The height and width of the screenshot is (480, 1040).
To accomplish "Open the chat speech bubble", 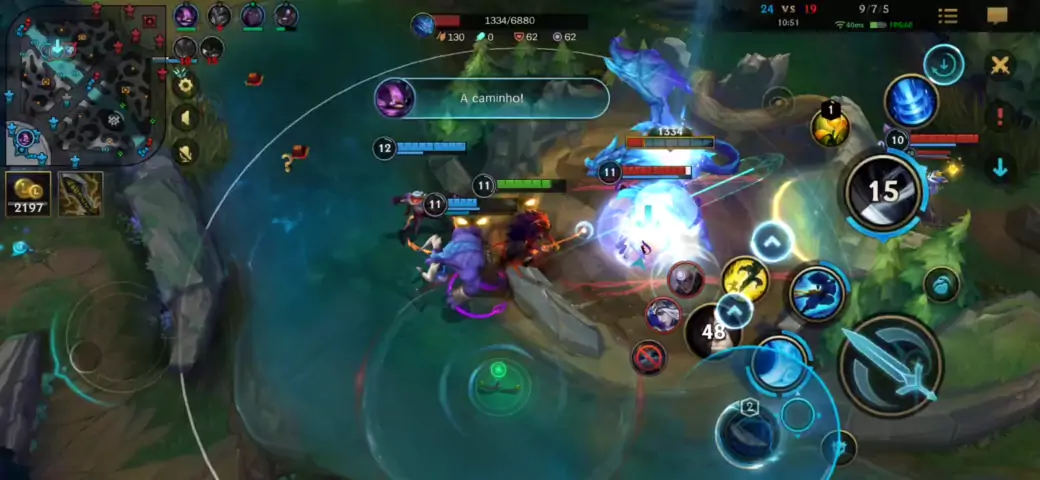I will (x=997, y=16).
